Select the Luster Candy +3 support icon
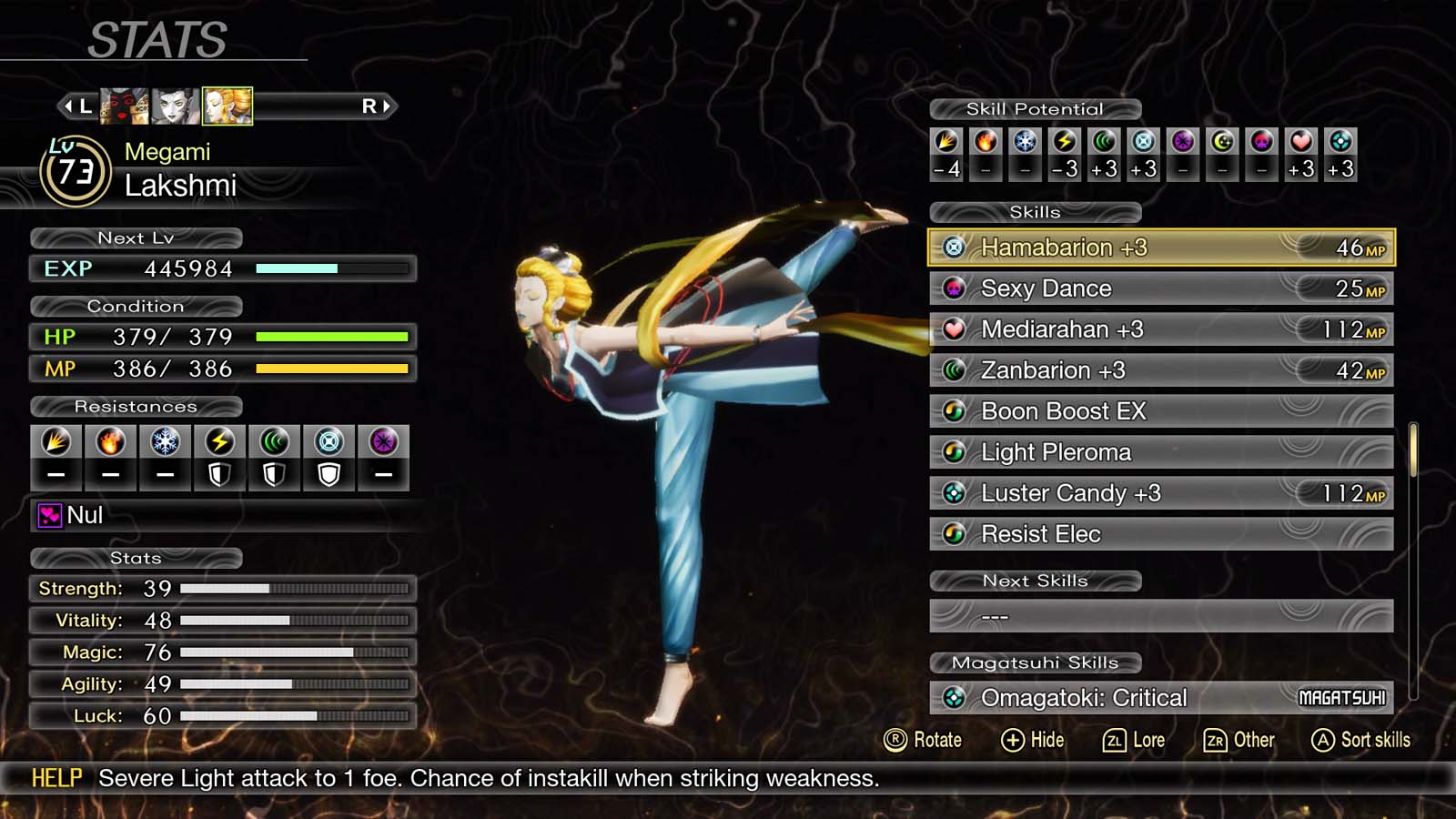The image size is (1456, 819). coord(955,492)
